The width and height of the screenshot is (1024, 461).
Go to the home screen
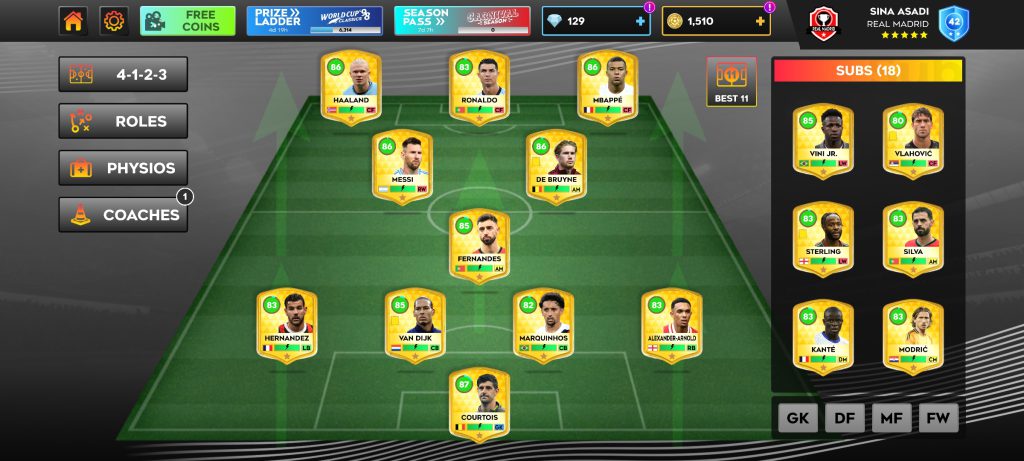coord(73,21)
